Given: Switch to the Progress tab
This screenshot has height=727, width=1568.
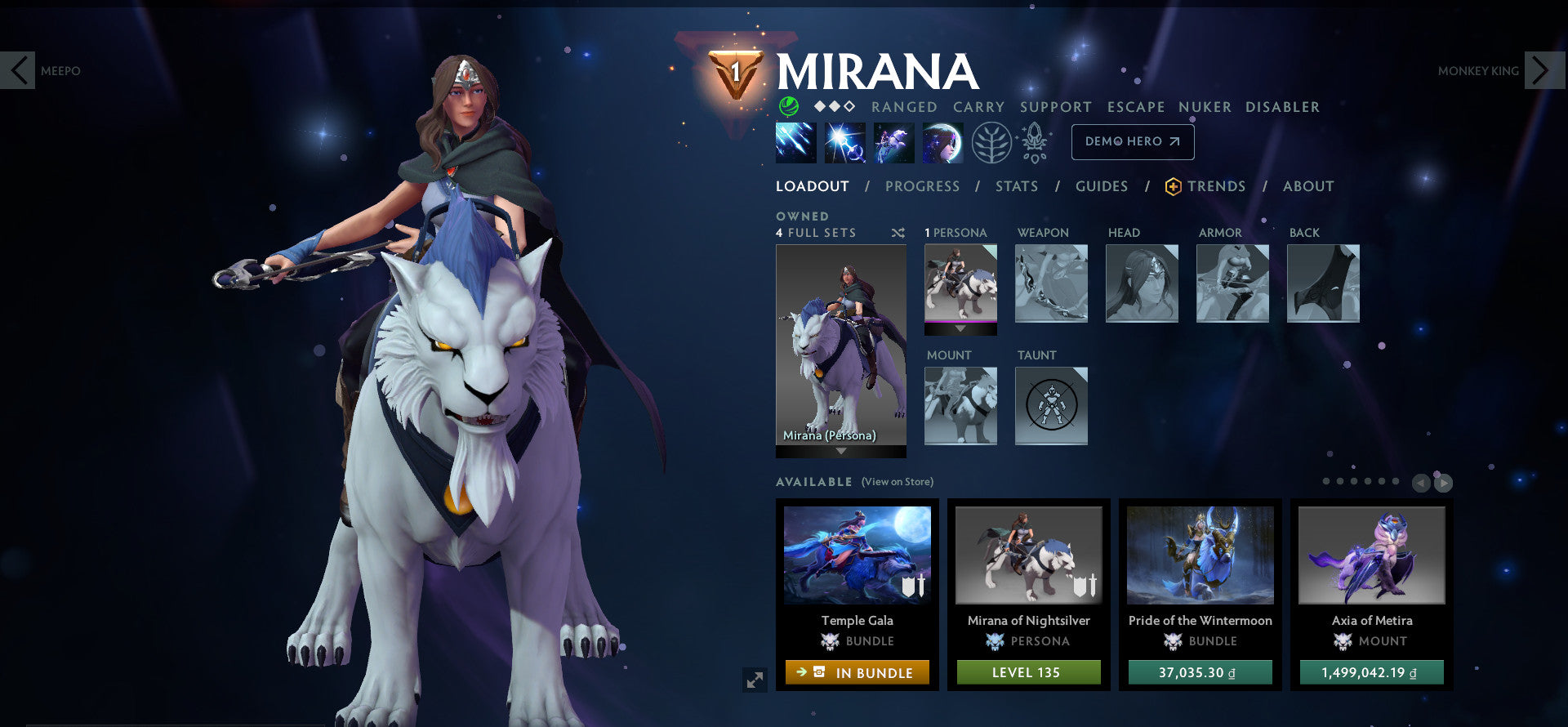Looking at the screenshot, I should point(922,186).
